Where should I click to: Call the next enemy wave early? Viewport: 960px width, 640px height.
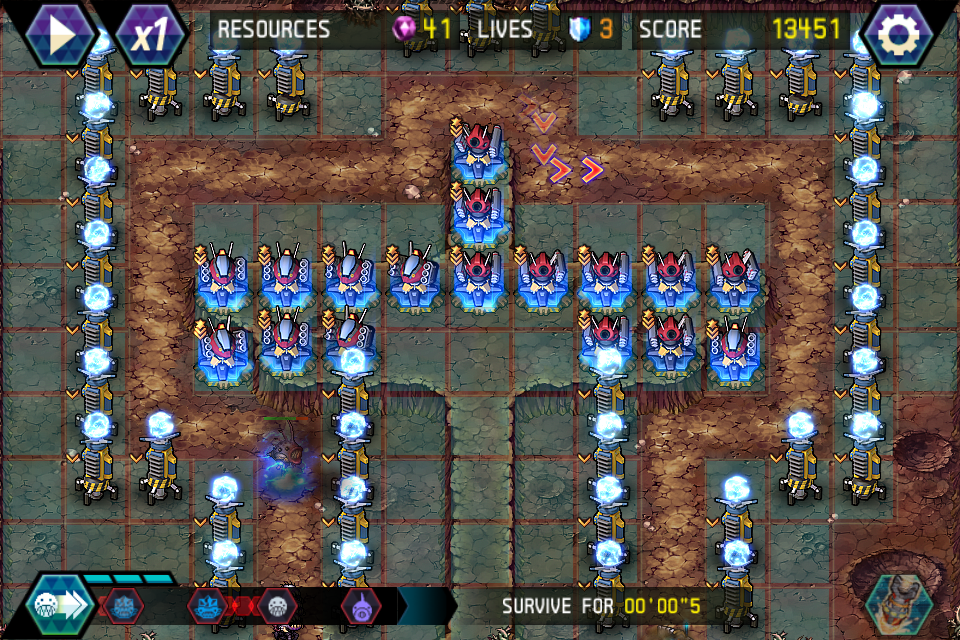click(x=60, y=605)
